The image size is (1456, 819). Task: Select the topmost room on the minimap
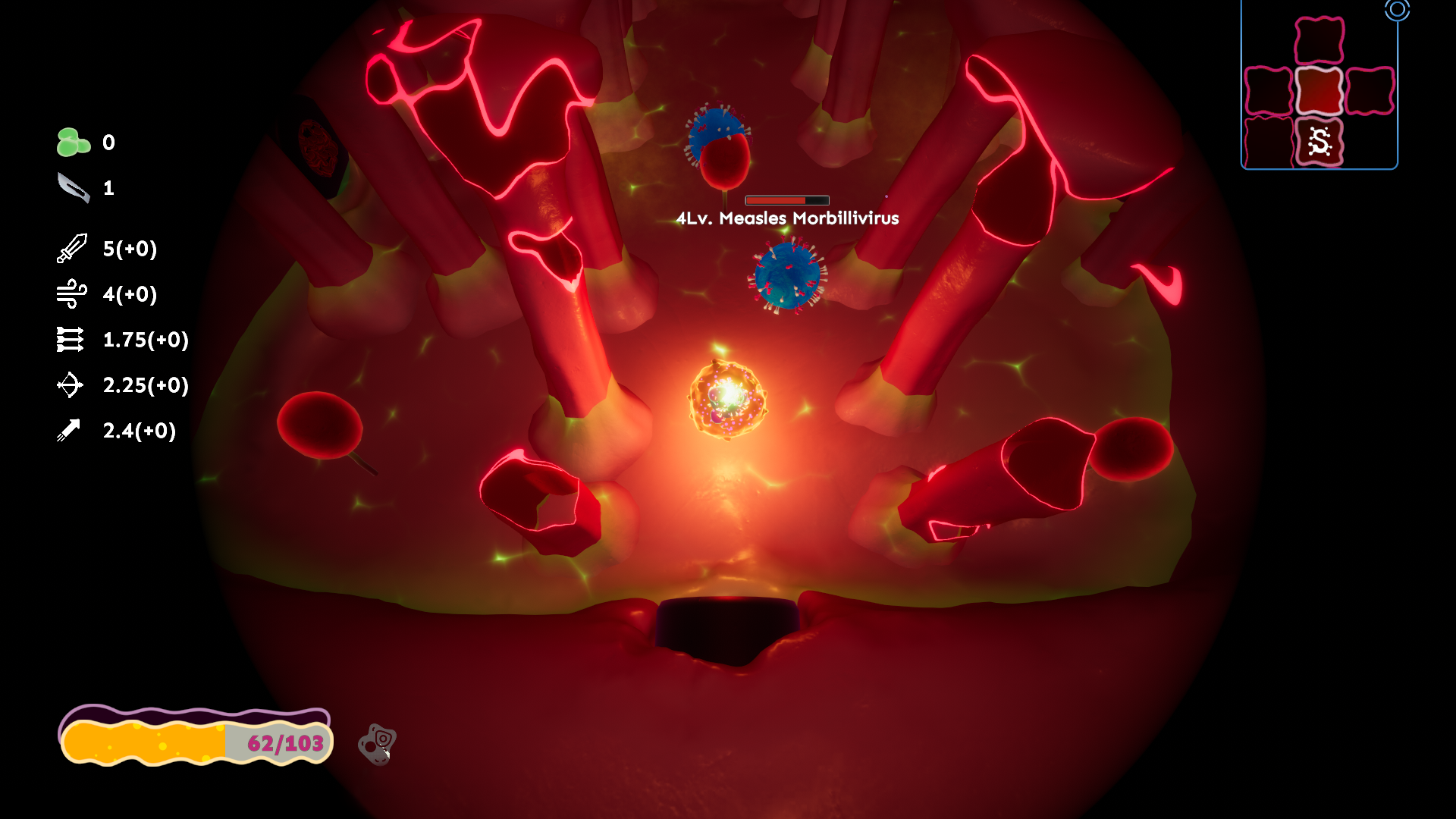pos(1319,40)
